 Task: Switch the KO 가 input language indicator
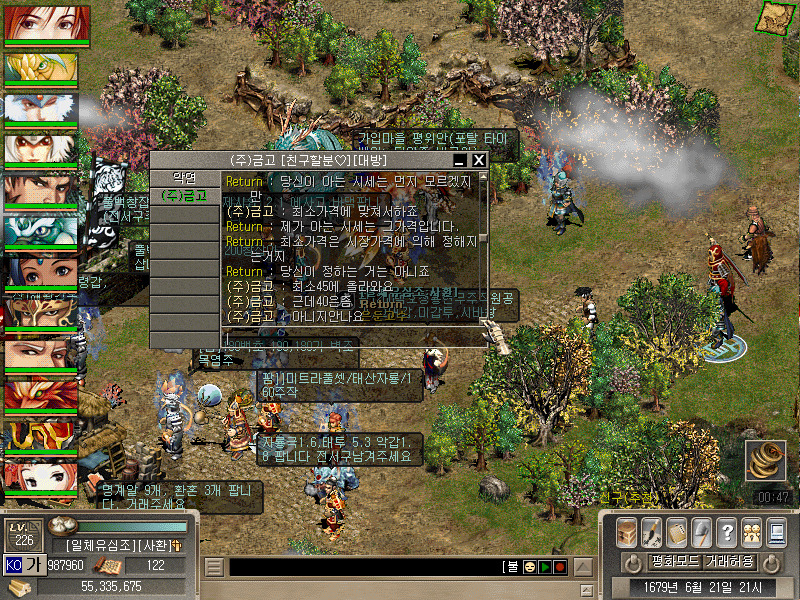pos(23,565)
